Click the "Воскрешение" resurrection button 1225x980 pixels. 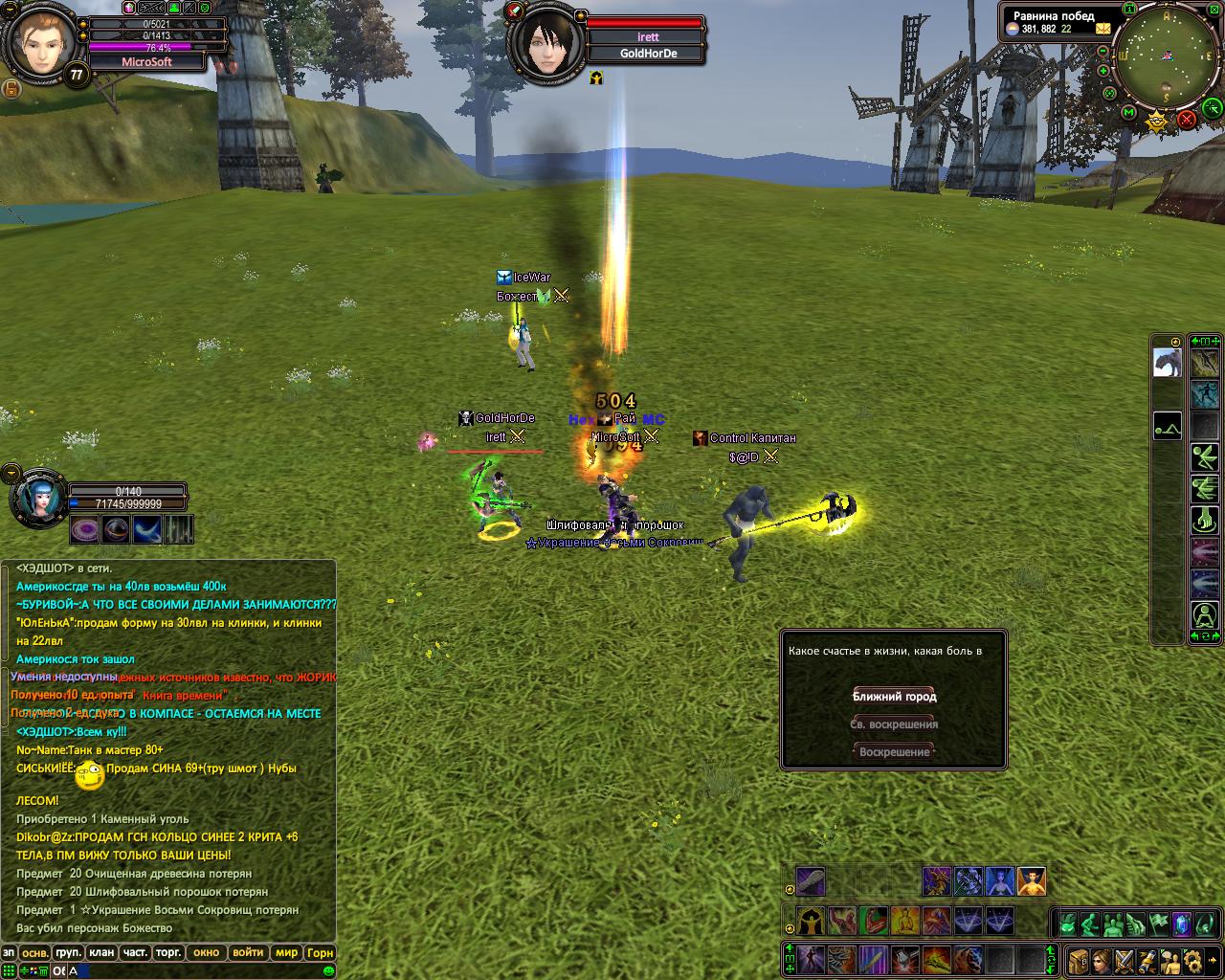pos(894,752)
